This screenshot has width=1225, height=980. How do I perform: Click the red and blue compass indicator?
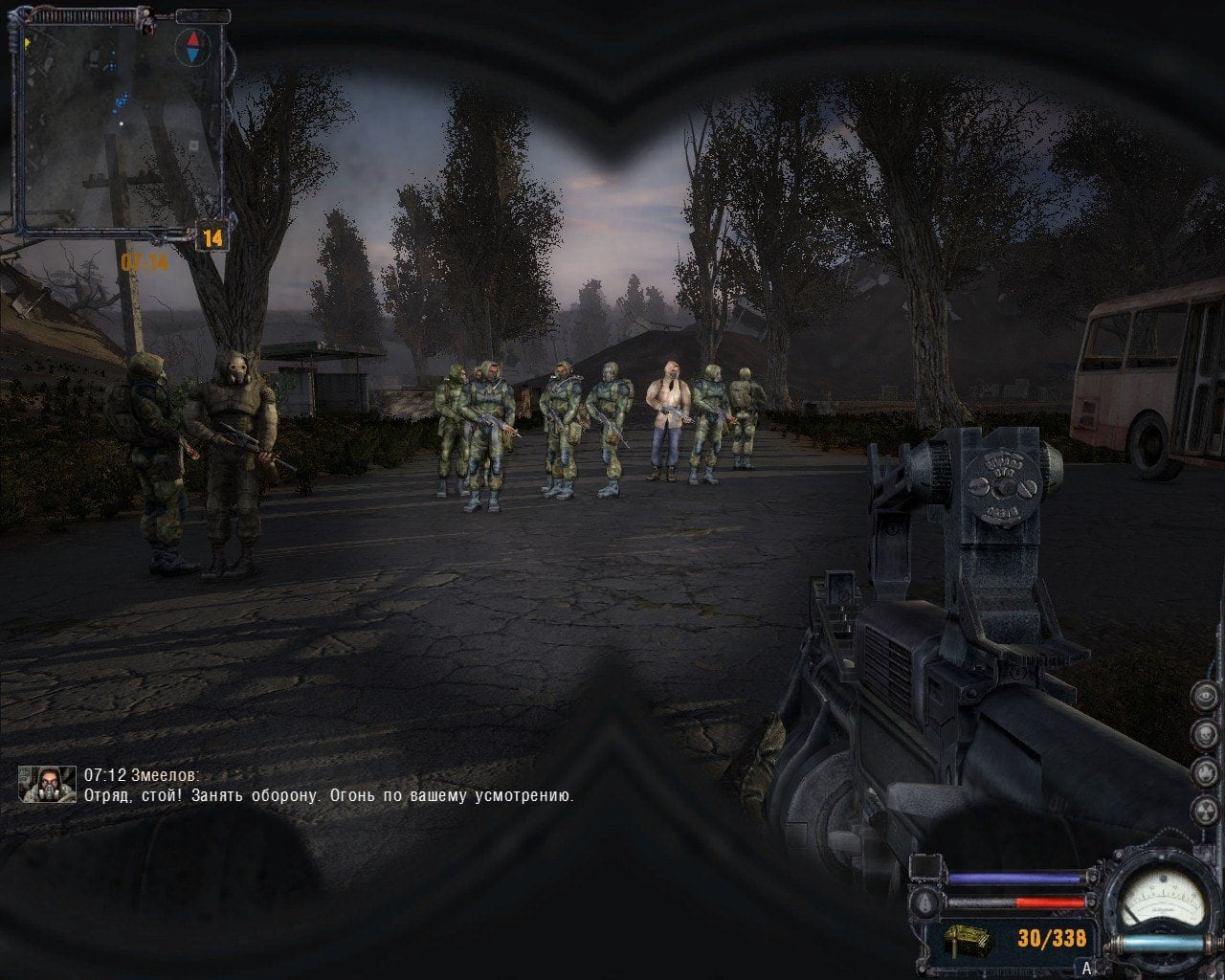192,46
